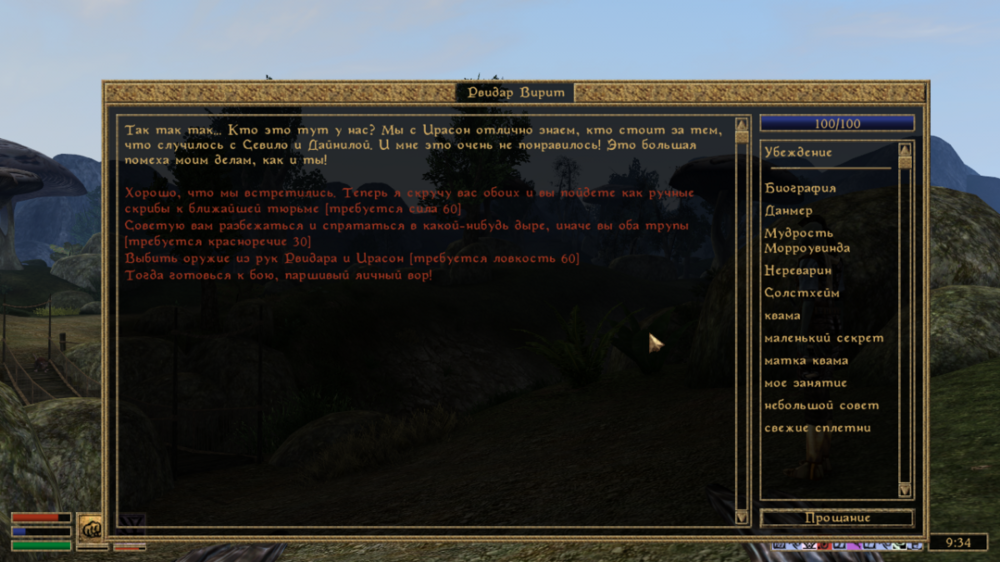Click the Прощание (Goodbye) button

[x=837, y=518]
